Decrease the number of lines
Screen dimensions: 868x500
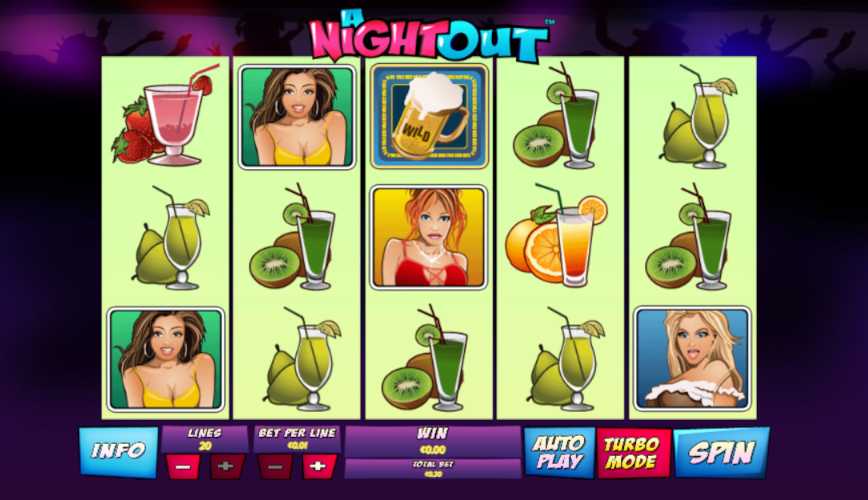[181, 466]
